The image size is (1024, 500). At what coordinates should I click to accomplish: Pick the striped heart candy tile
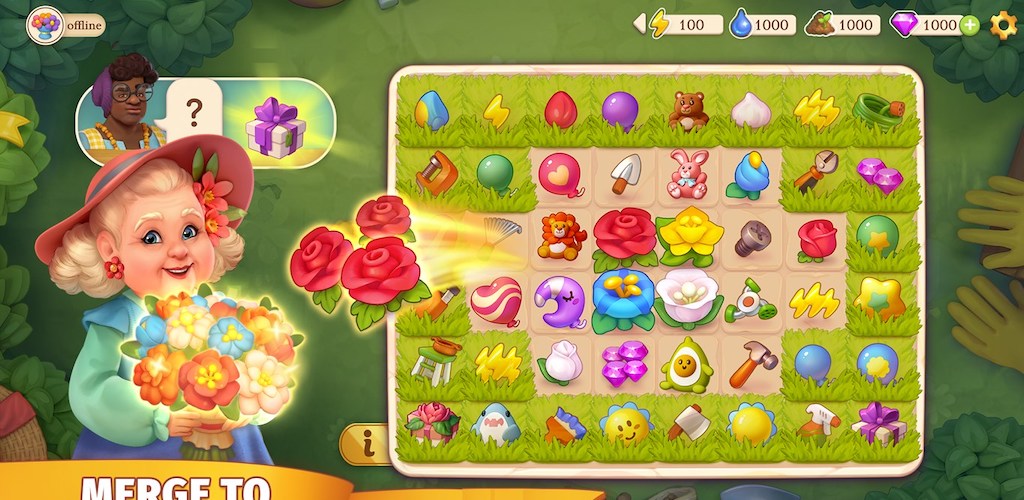[496, 300]
